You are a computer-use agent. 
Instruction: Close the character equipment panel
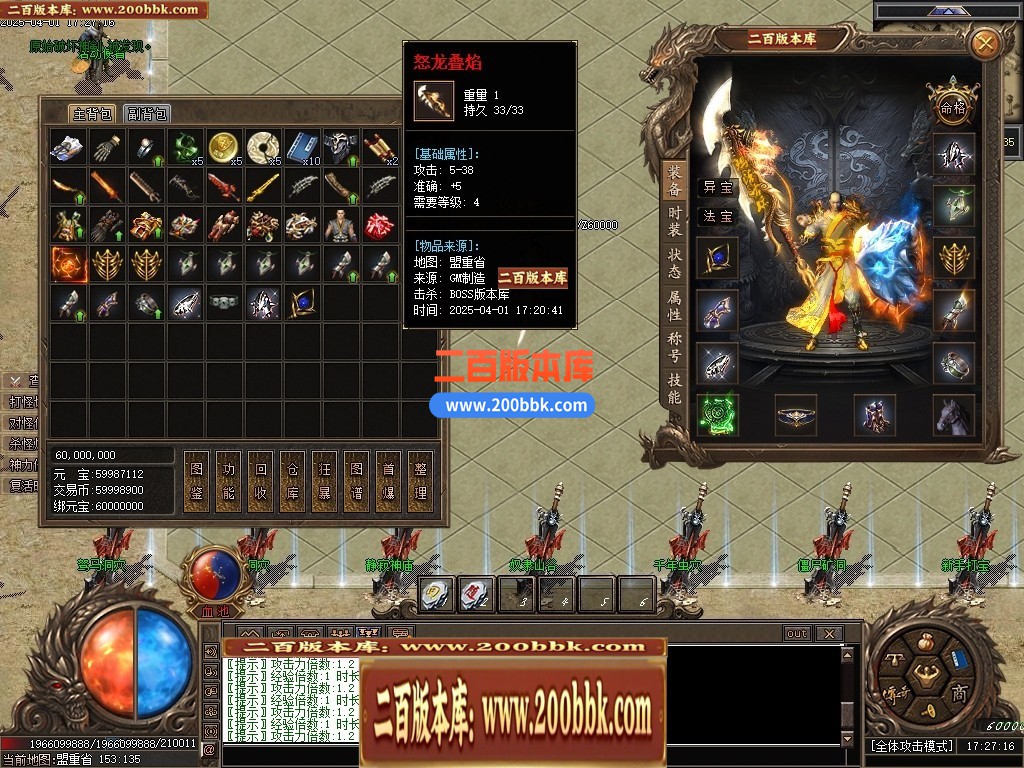pos(985,44)
